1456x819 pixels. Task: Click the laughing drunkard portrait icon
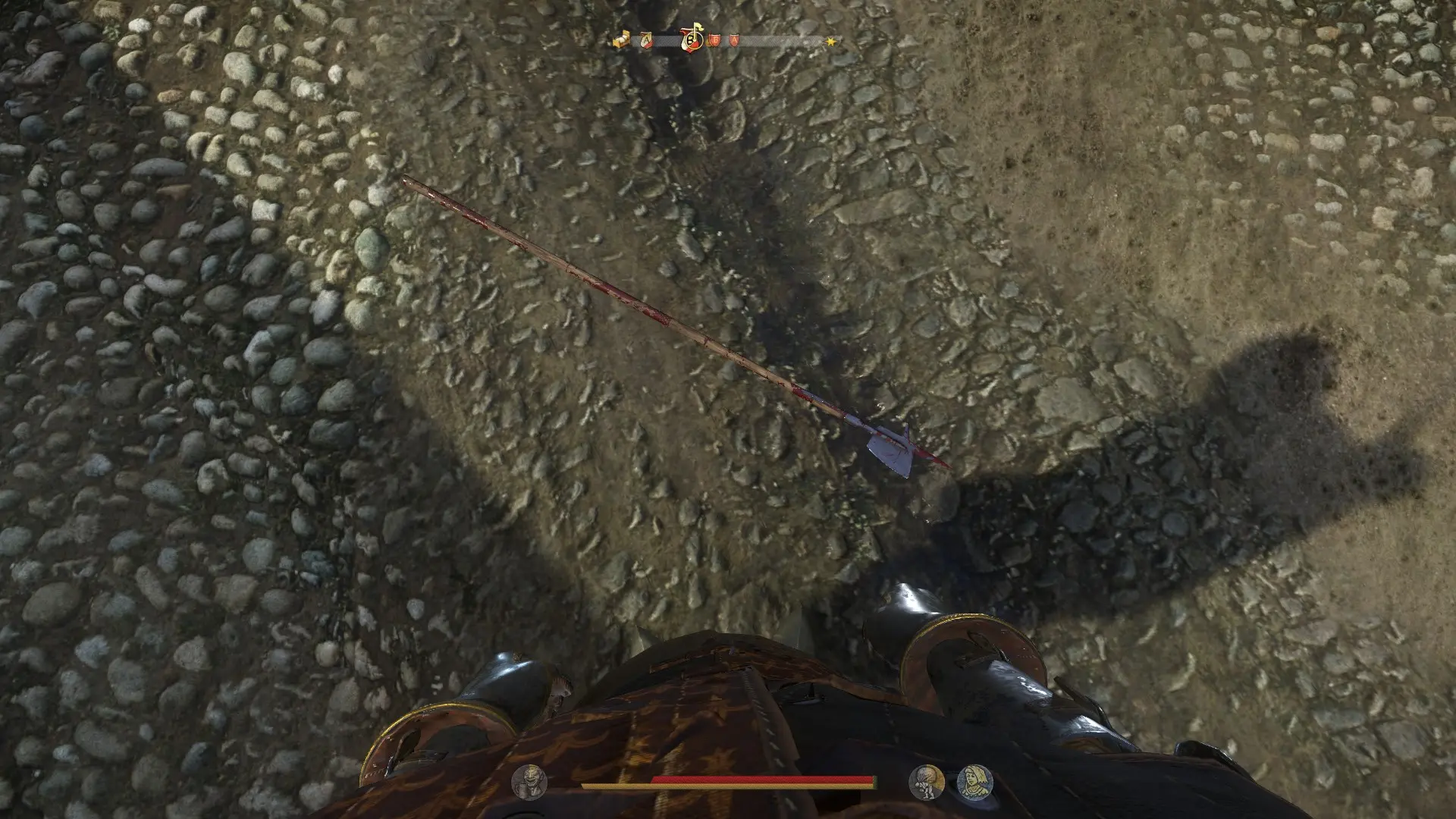(x=529, y=782)
